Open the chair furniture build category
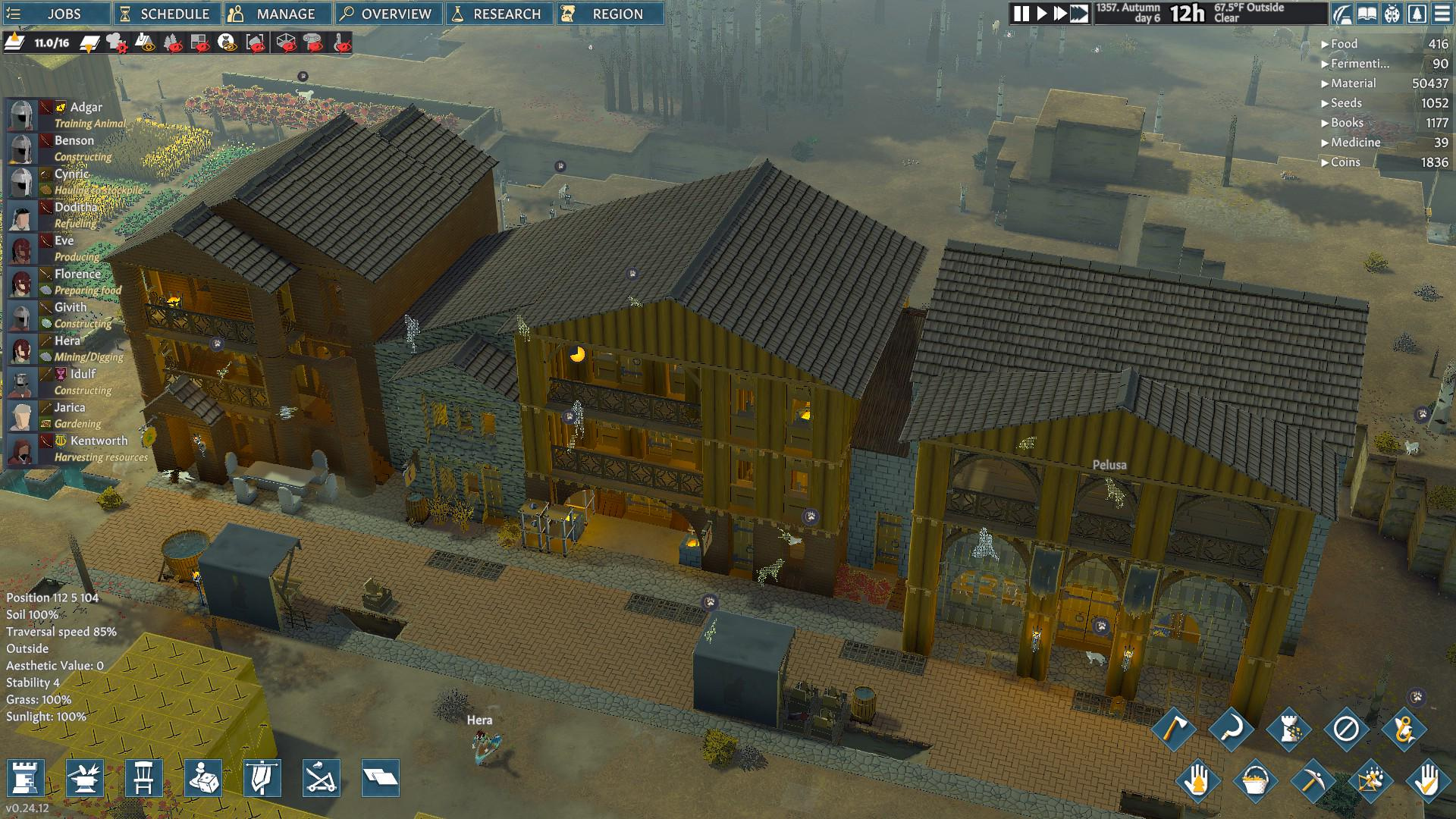This screenshot has height=819, width=1456. tap(144, 778)
